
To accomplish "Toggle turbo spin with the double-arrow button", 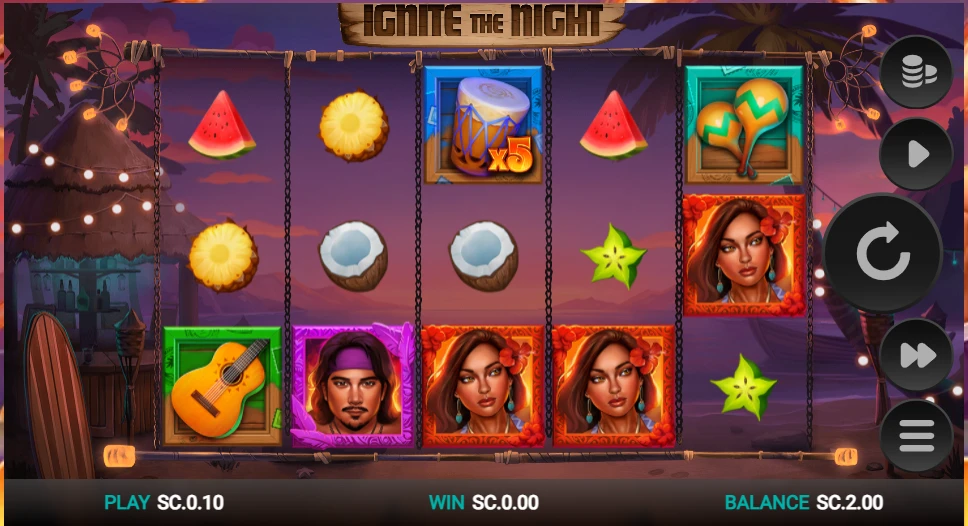I will (x=916, y=355).
